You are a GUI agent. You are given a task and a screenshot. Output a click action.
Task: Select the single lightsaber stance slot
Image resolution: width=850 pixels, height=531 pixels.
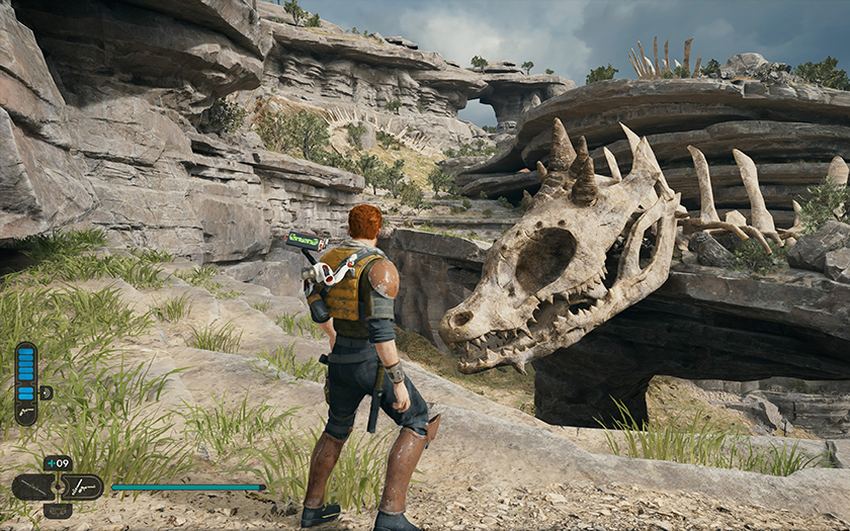tap(31, 487)
